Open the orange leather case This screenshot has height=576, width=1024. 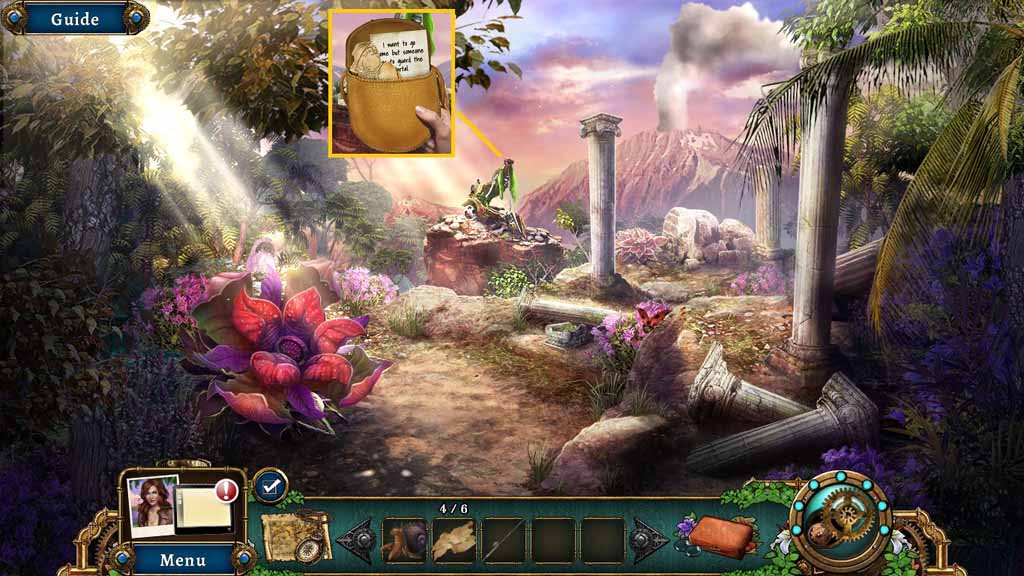click(722, 535)
